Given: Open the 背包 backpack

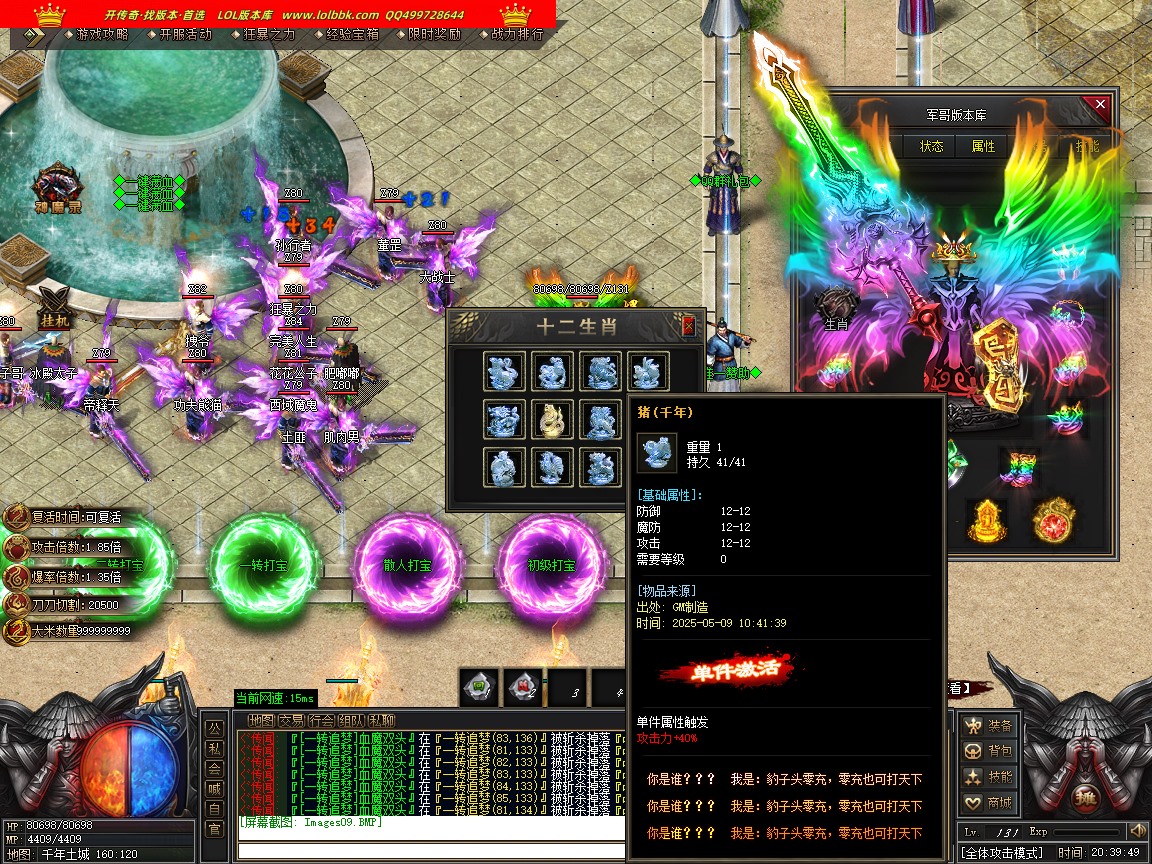Looking at the screenshot, I should coord(989,752).
